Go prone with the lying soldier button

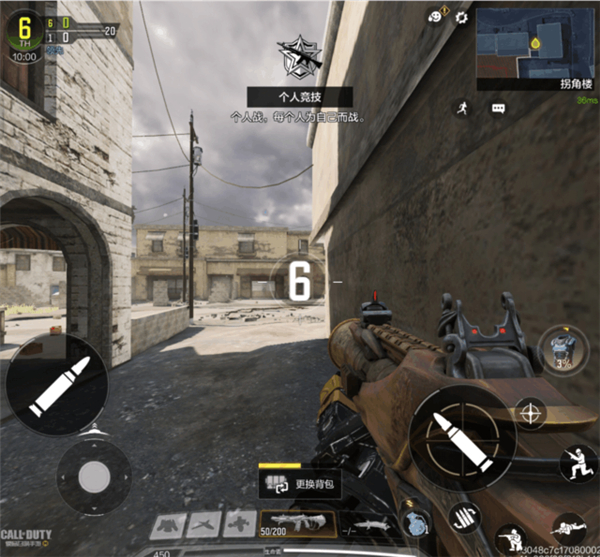tap(570, 528)
